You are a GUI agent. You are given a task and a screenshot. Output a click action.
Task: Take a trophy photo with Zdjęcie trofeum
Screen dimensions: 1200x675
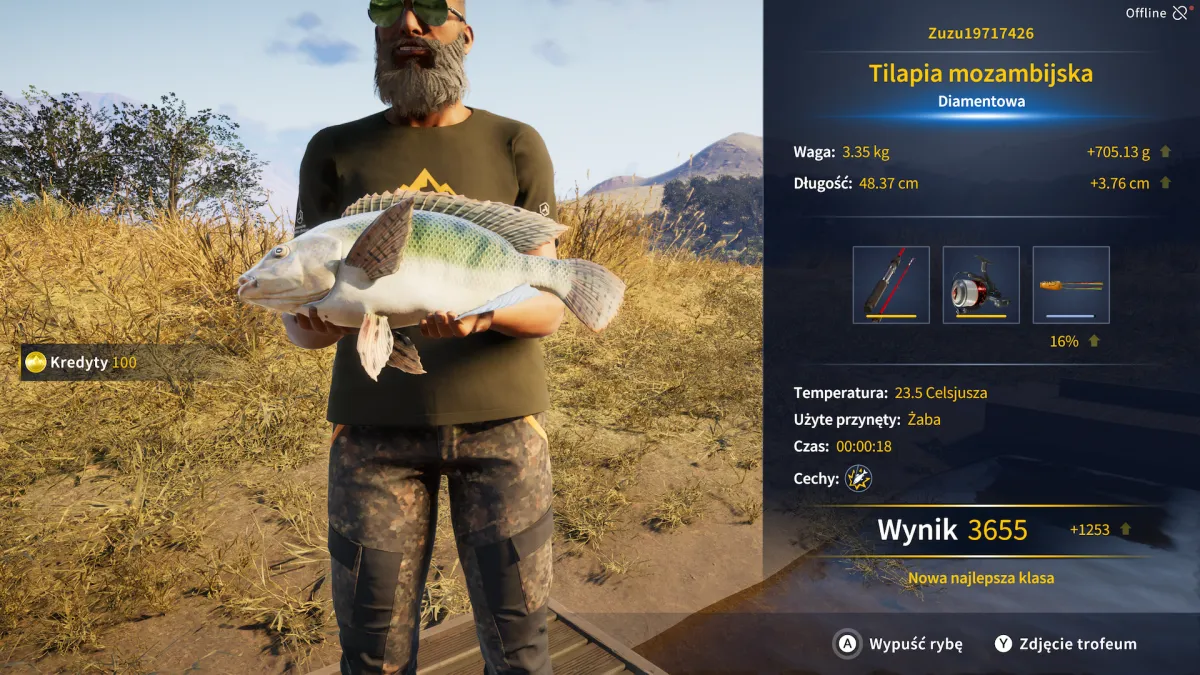1065,644
